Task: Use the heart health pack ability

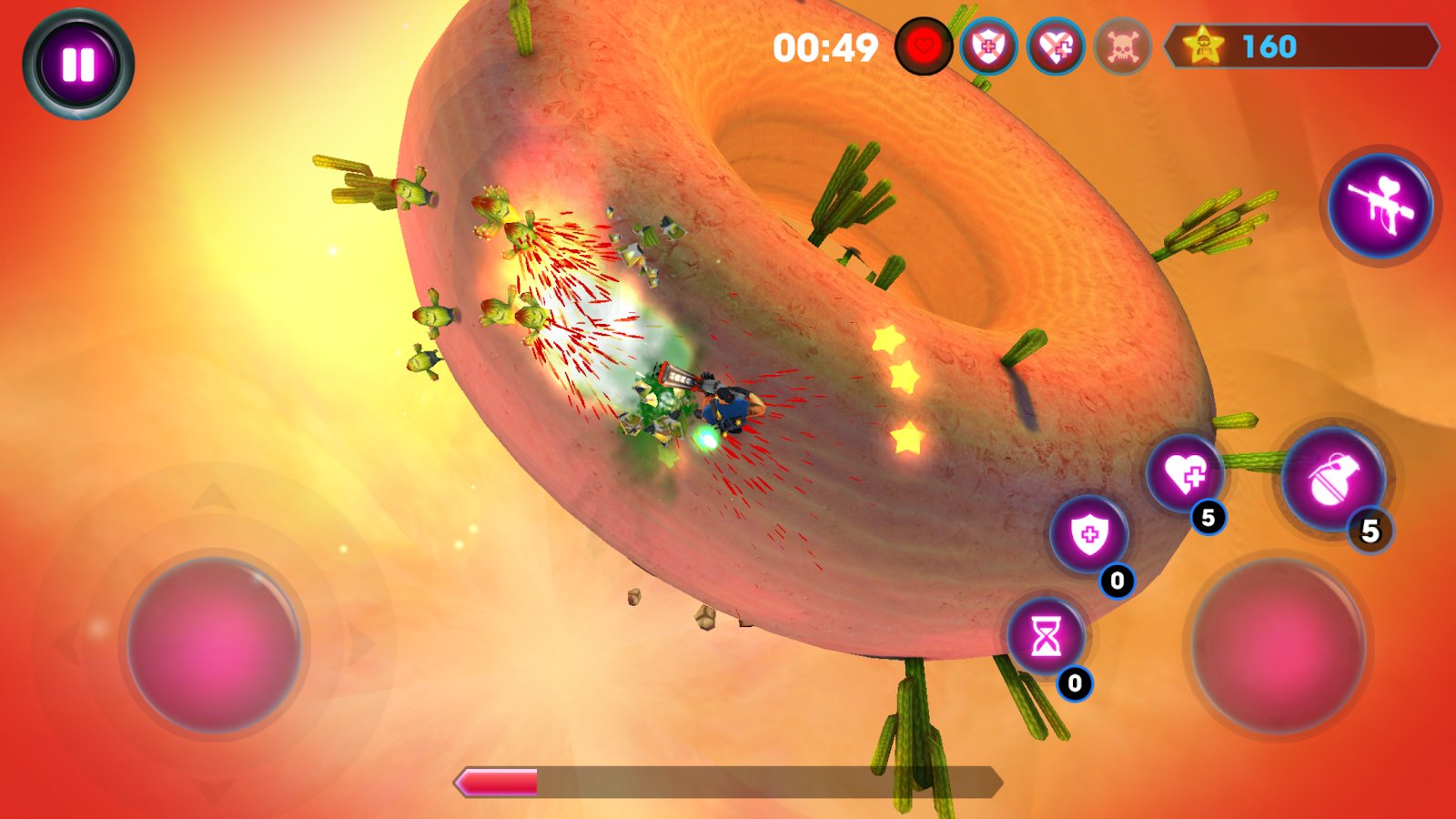Action: 1186,473
